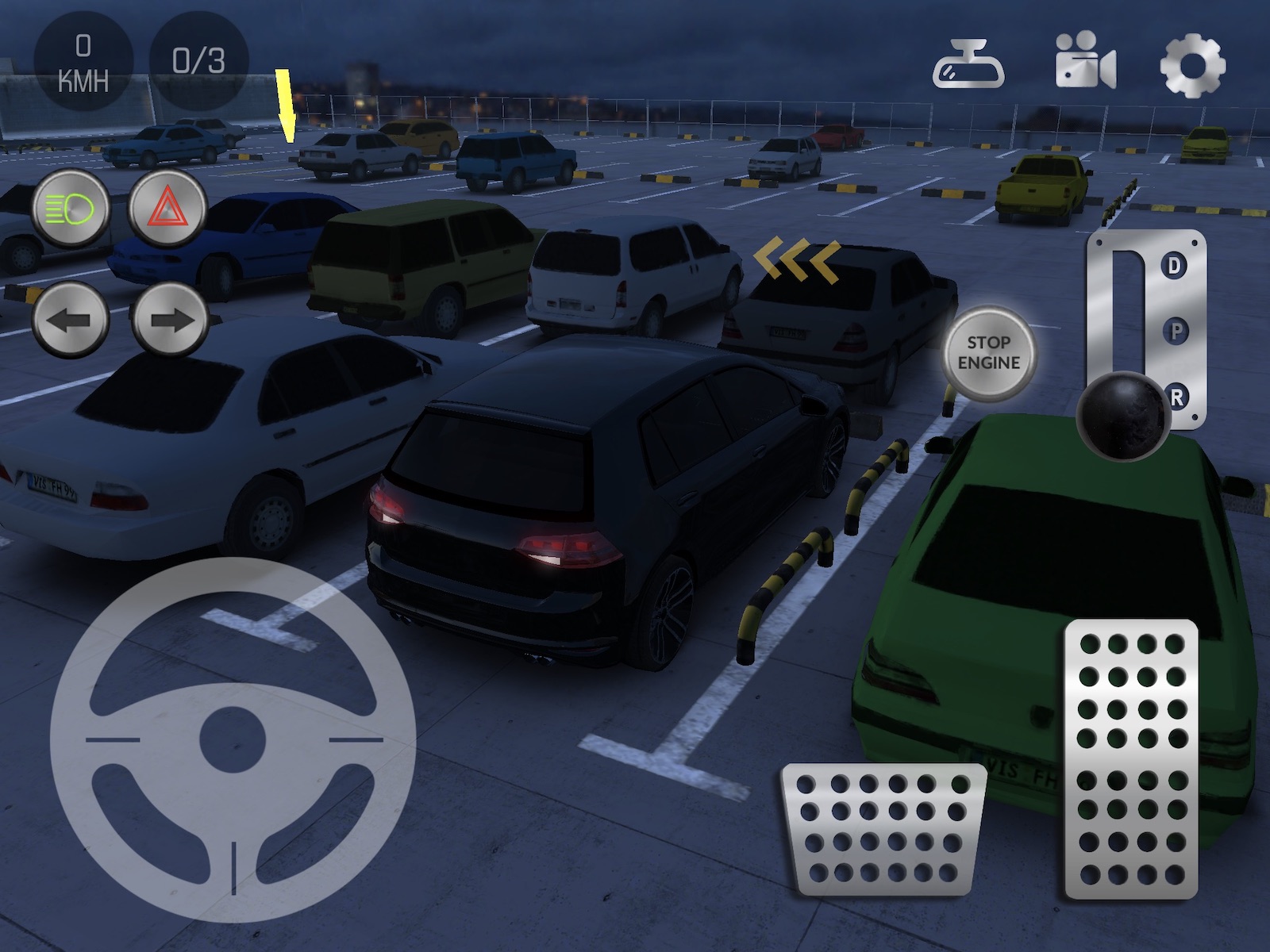Toggle the headlights button
This screenshot has width=1270, height=952.
tap(71, 209)
